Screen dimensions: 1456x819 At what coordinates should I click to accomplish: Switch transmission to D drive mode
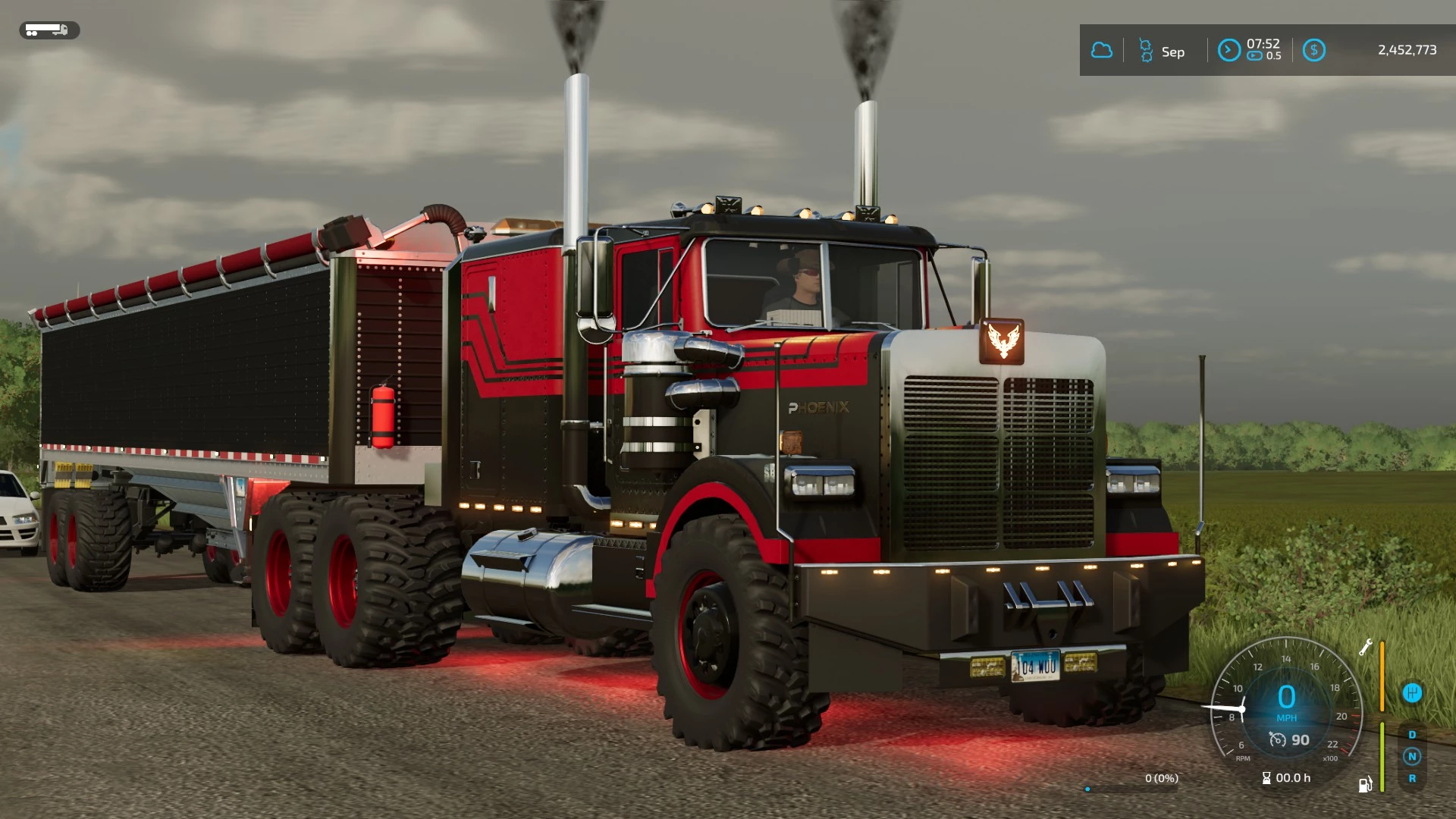pyautogui.click(x=1412, y=734)
